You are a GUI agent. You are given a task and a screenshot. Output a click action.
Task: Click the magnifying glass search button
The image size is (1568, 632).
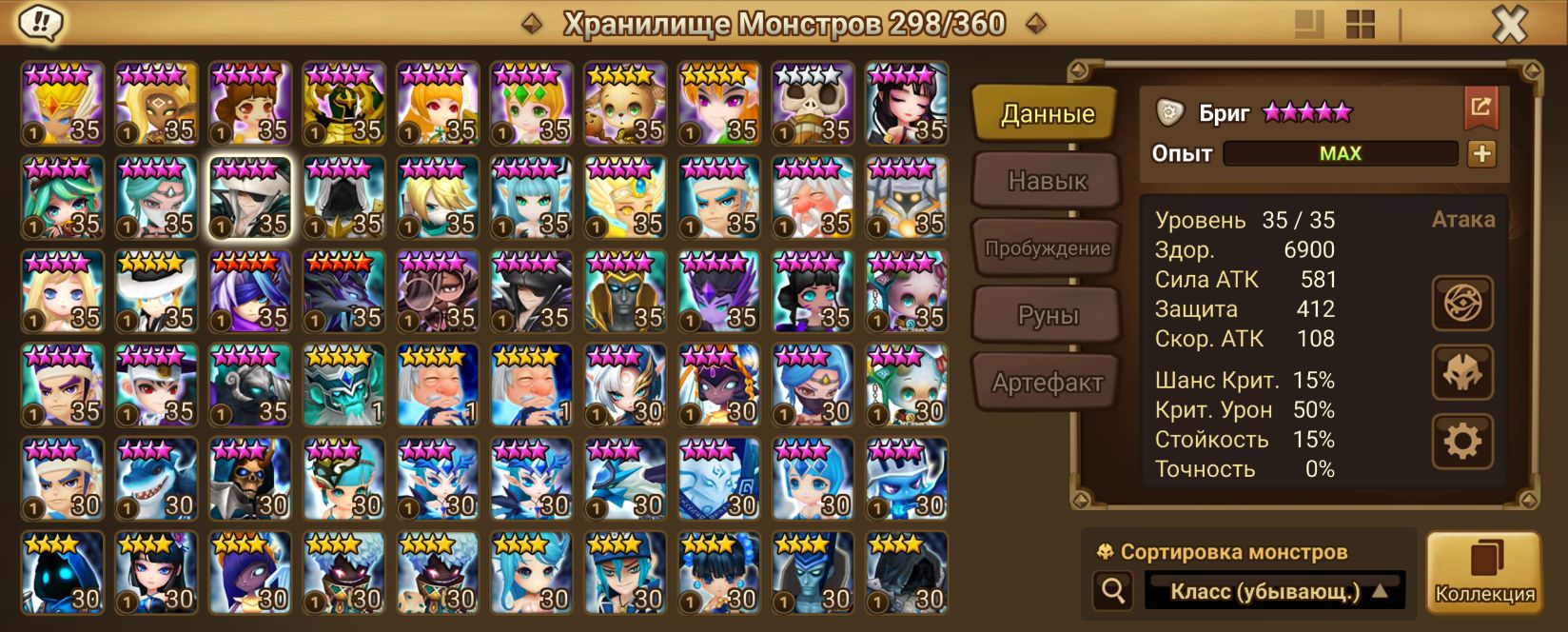1112,591
